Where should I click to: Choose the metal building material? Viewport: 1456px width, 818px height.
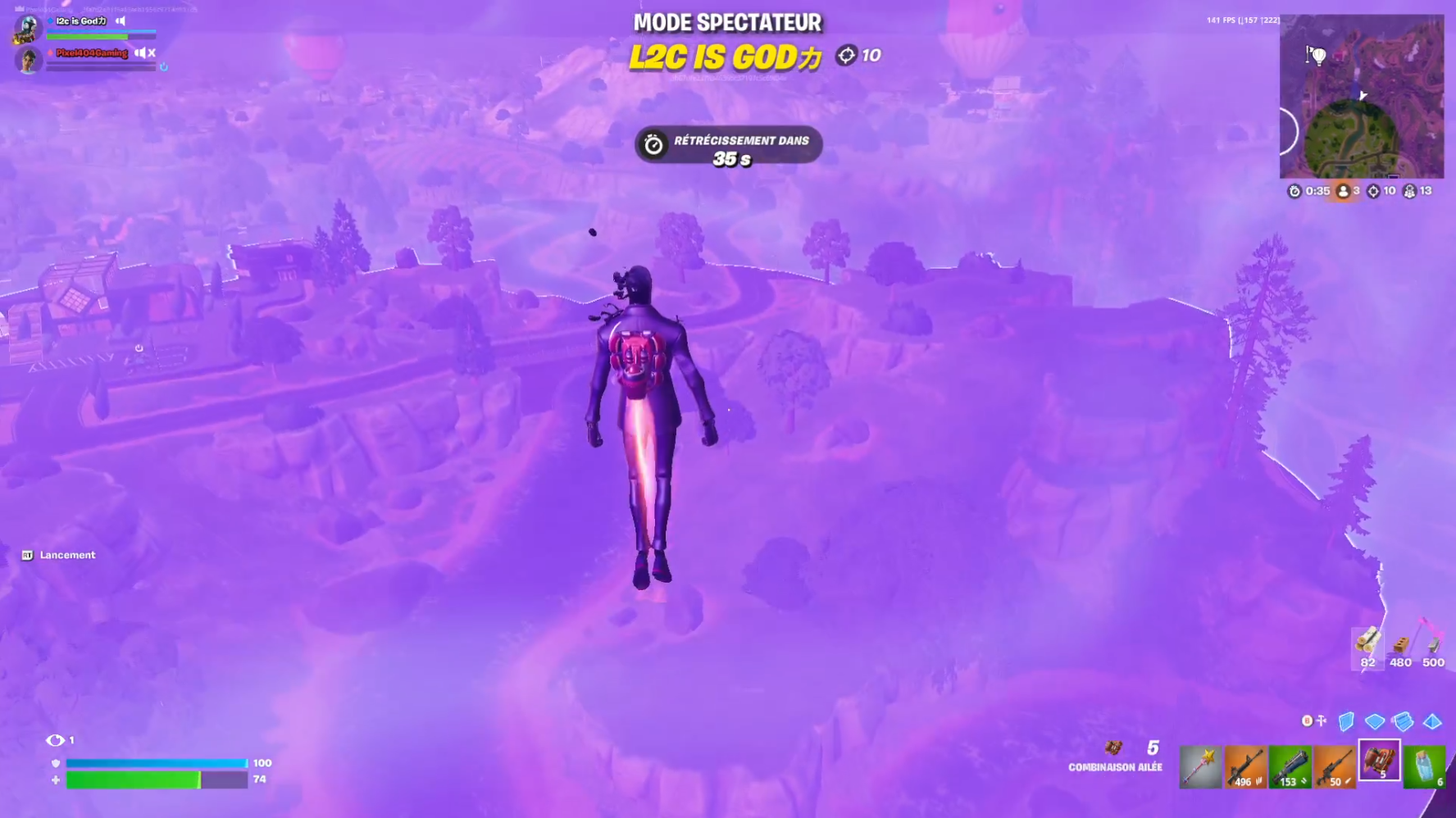[1433, 646]
